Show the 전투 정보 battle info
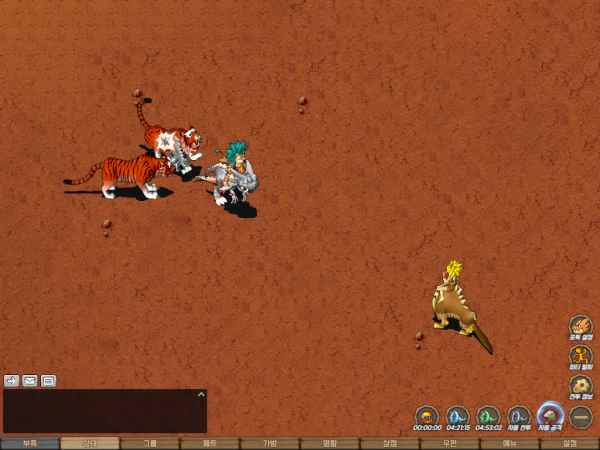The height and width of the screenshot is (450, 600). coord(581,386)
